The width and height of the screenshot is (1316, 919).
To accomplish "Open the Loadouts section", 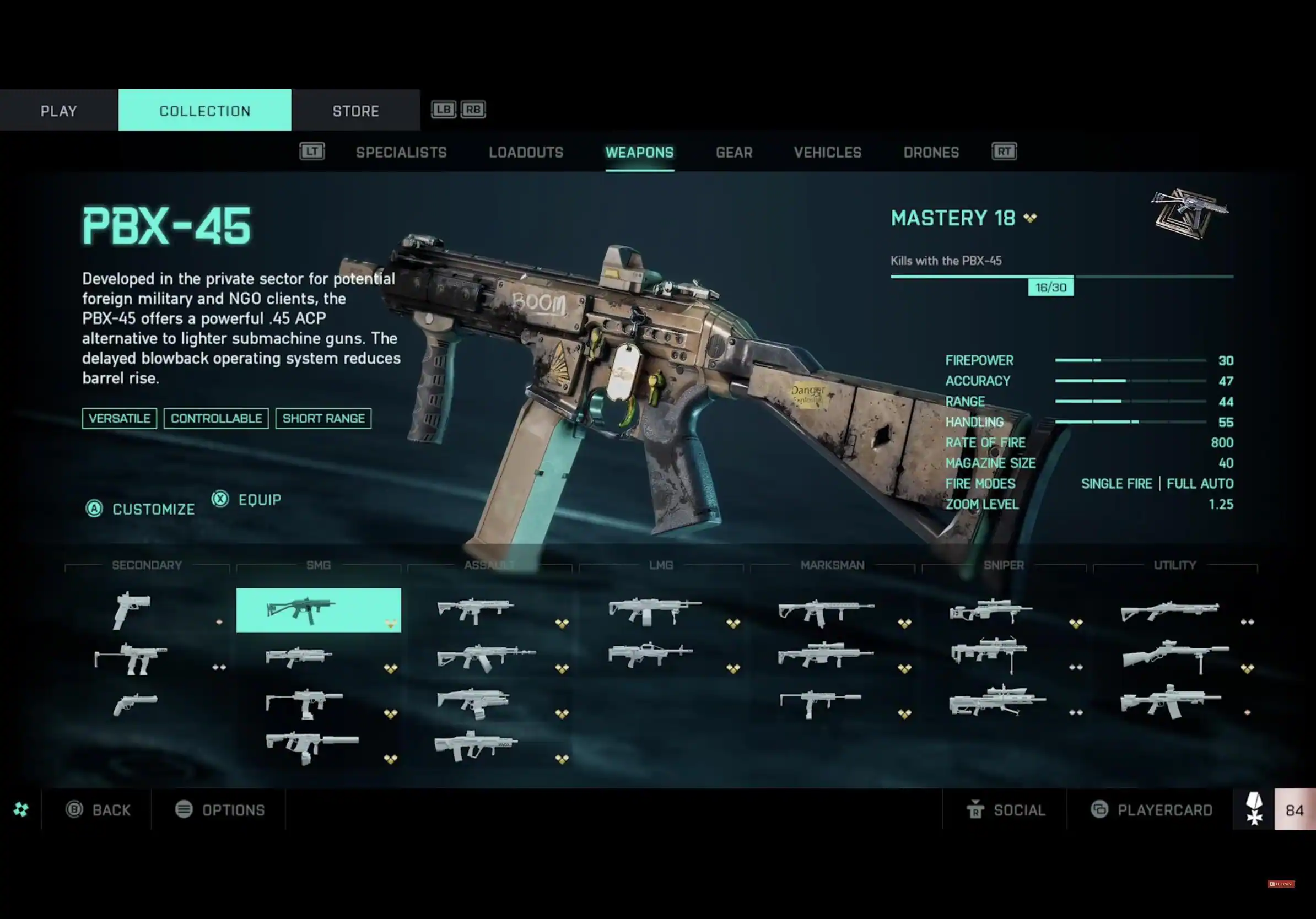I will 526,153.
